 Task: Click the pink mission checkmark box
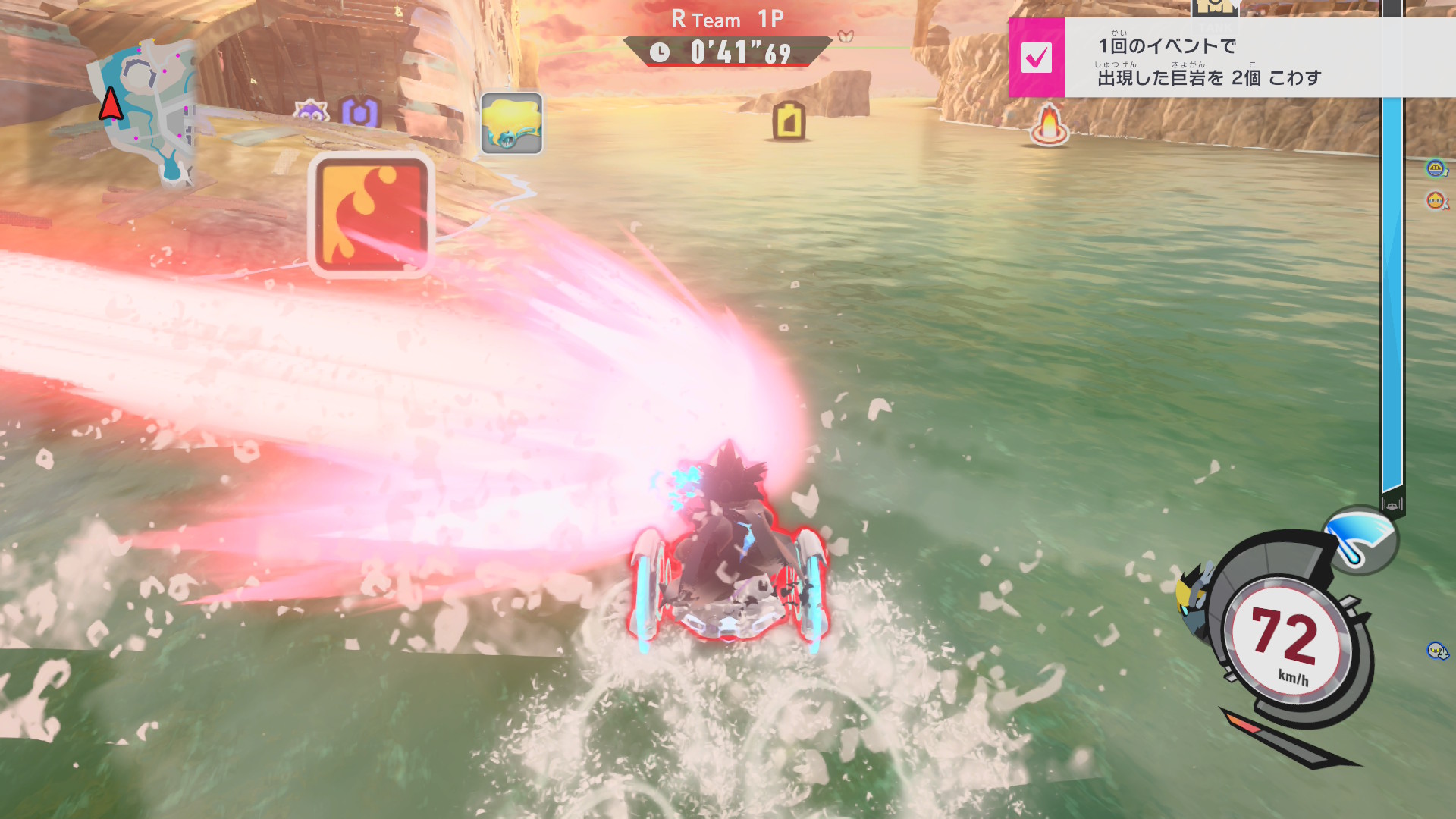tap(1036, 58)
